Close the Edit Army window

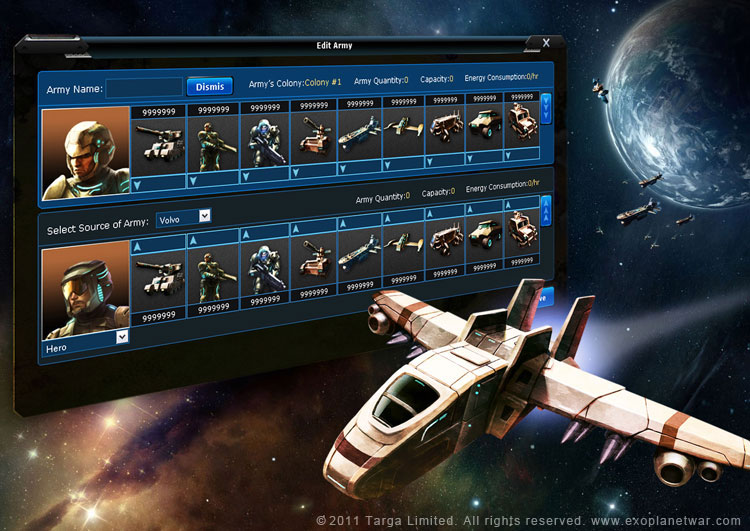(x=546, y=43)
